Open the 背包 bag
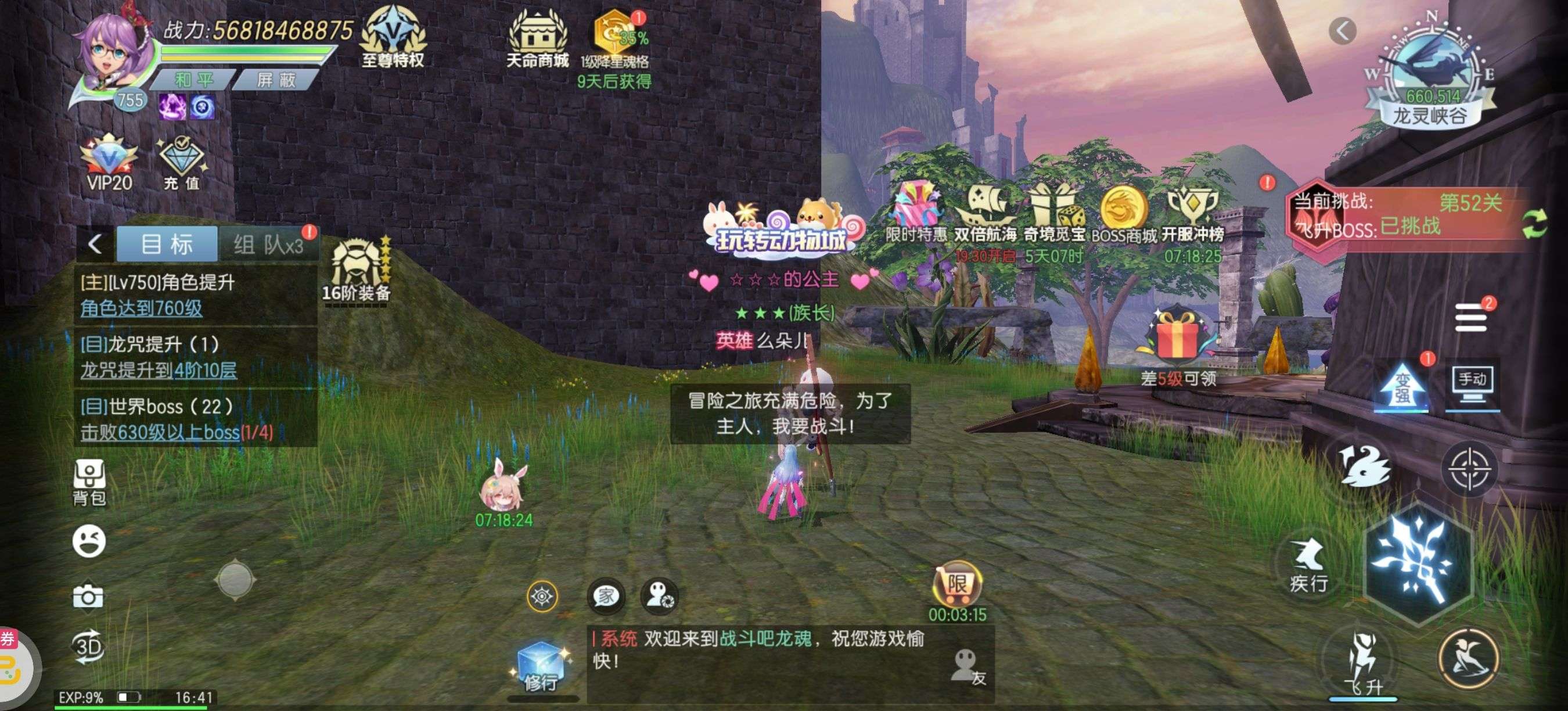The height and width of the screenshot is (711, 1568). coord(89,482)
